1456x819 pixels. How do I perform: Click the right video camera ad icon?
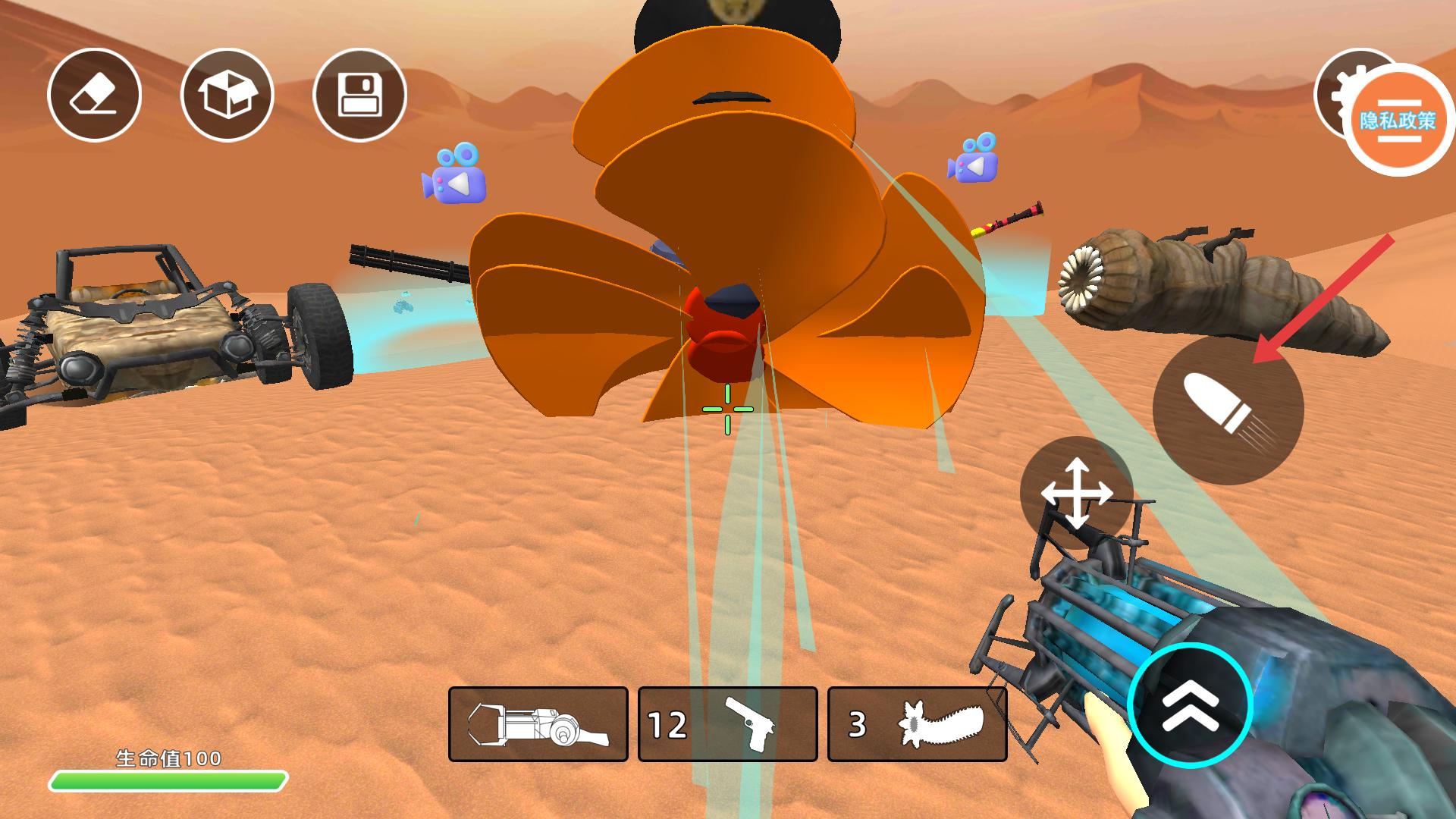pyautogui.click(x=972, y=158)
